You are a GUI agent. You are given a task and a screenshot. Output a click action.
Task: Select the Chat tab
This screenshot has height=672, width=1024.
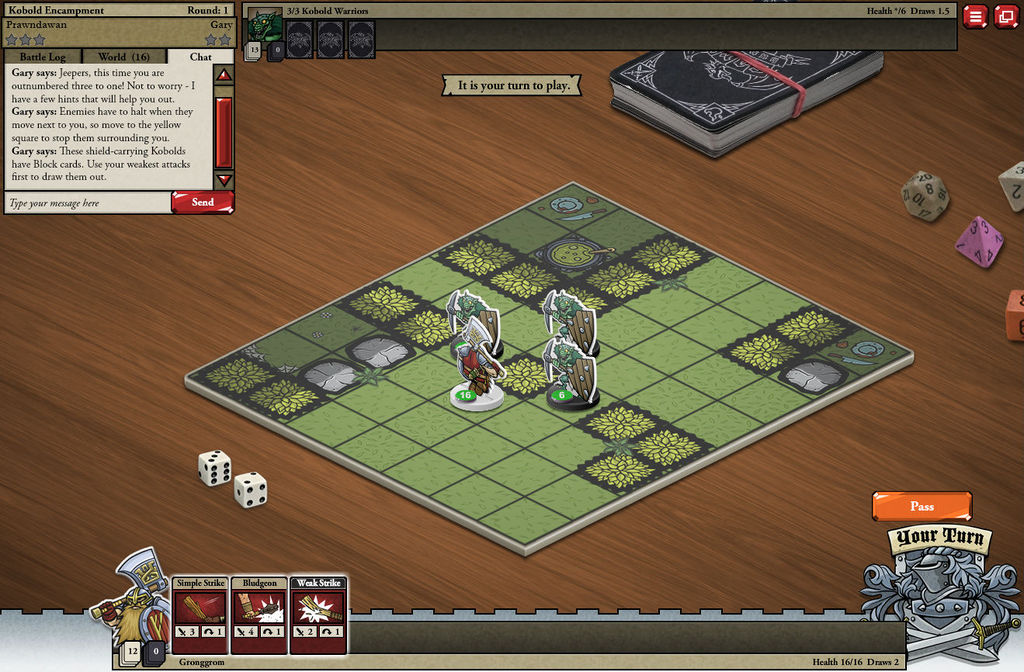[200, 57]
